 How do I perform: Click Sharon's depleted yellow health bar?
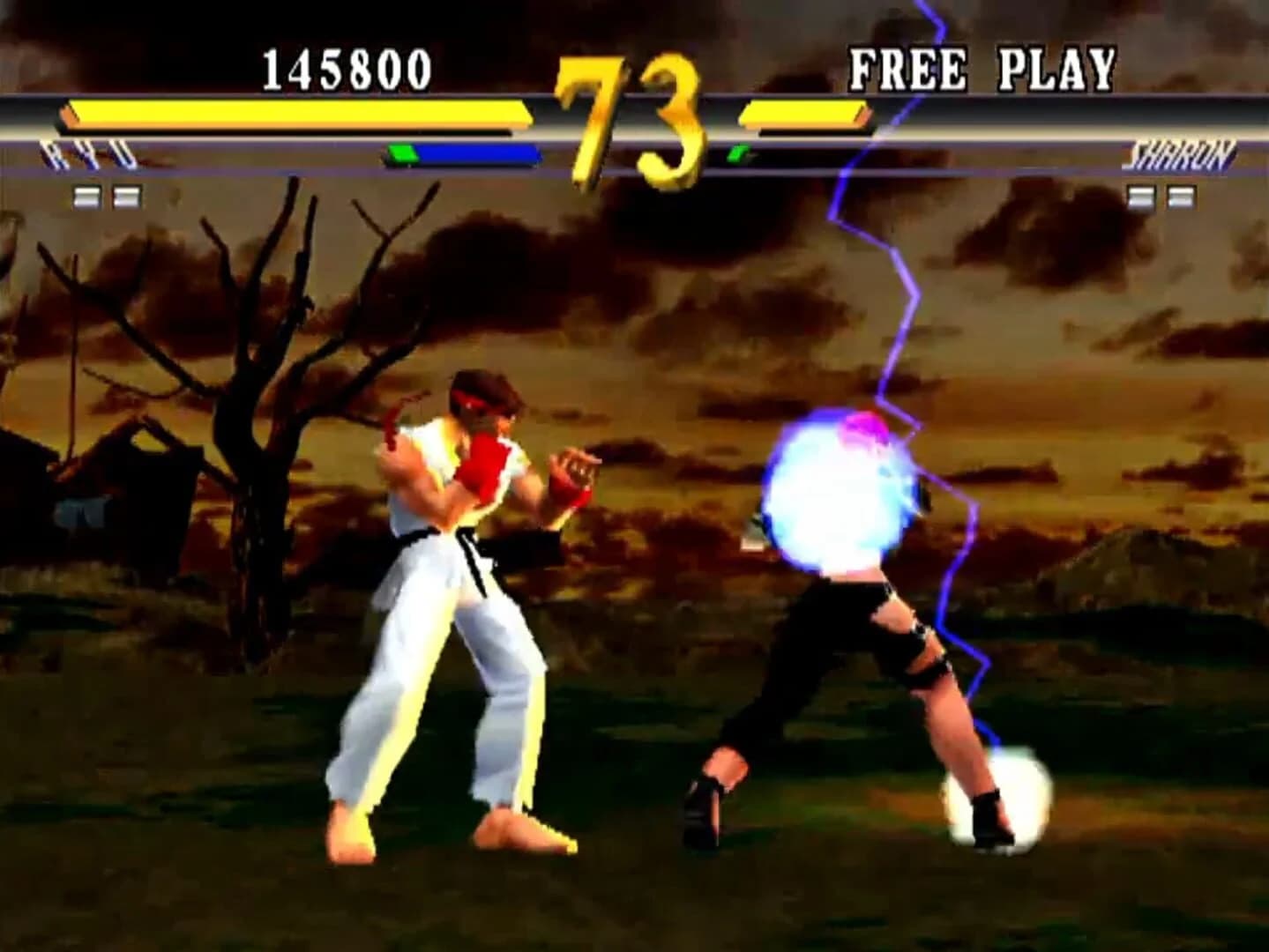tap(804, 115)
